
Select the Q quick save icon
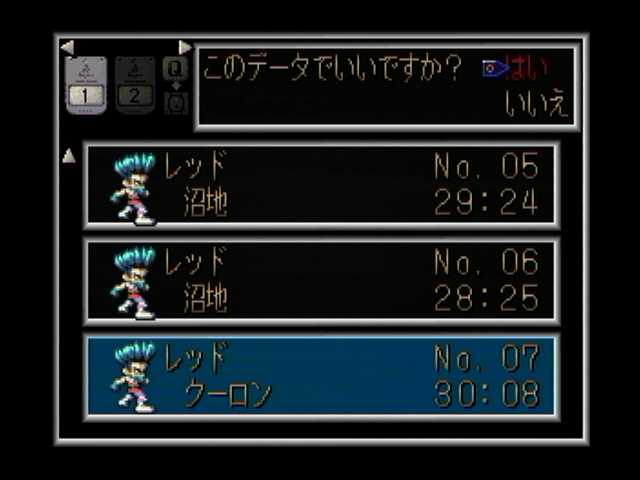(x=175, y=69)
